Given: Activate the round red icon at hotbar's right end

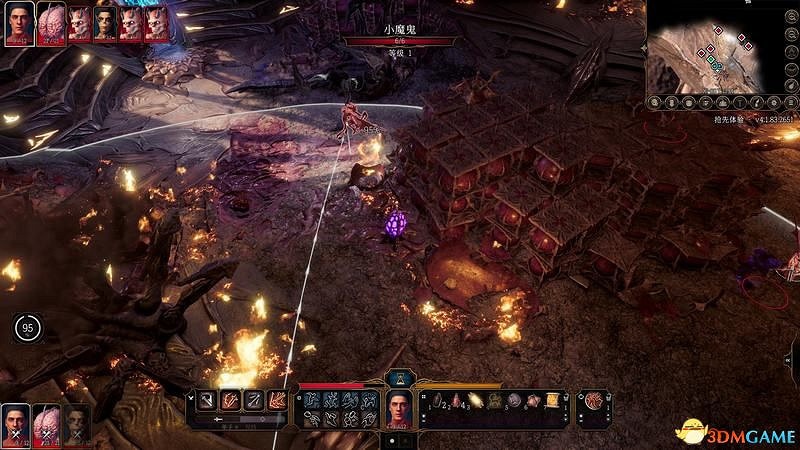Looking at the screenshot, I should (595, 402).
